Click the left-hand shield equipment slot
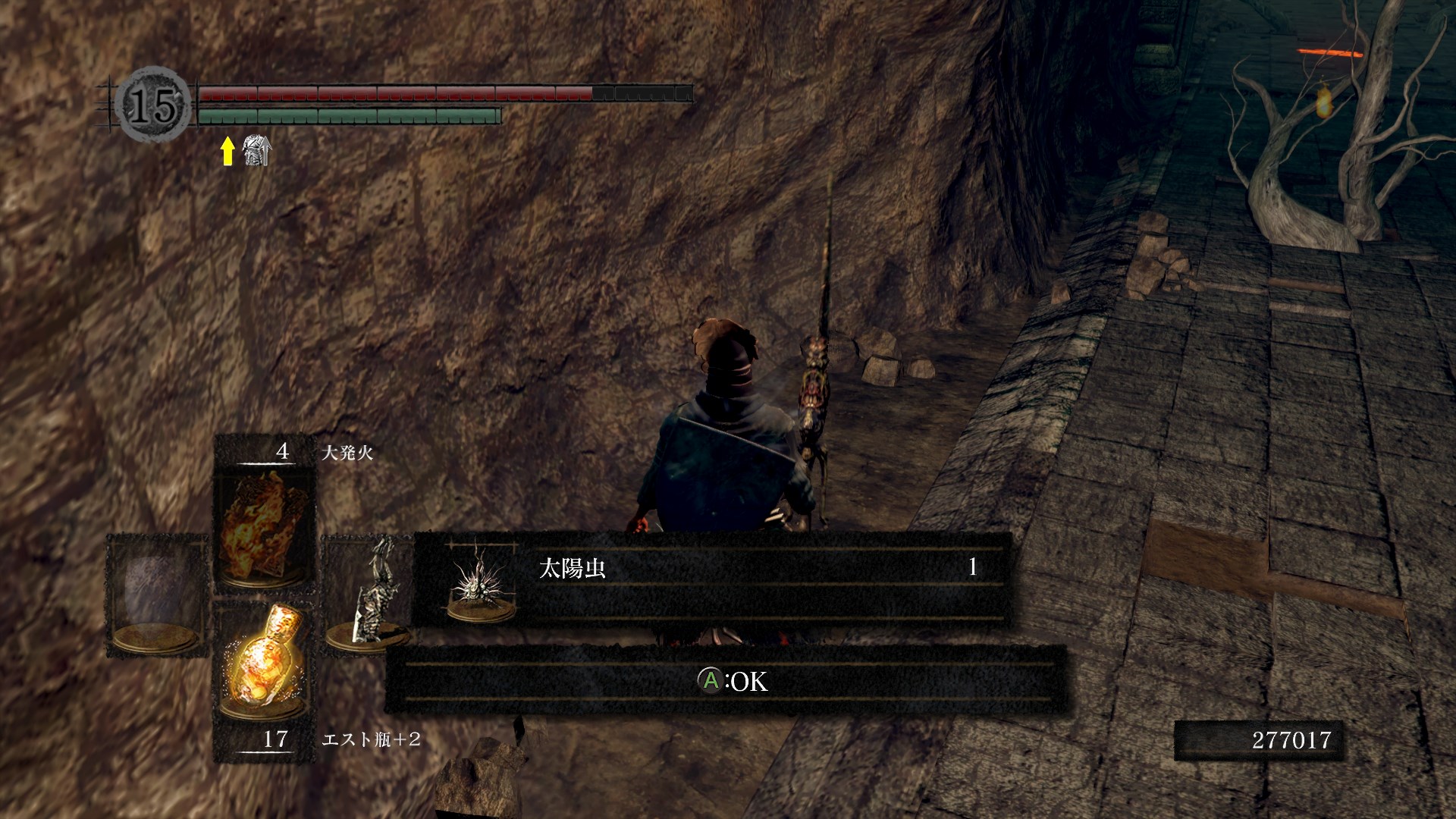Screen dimensions: 1456x819 coord(158,595)
